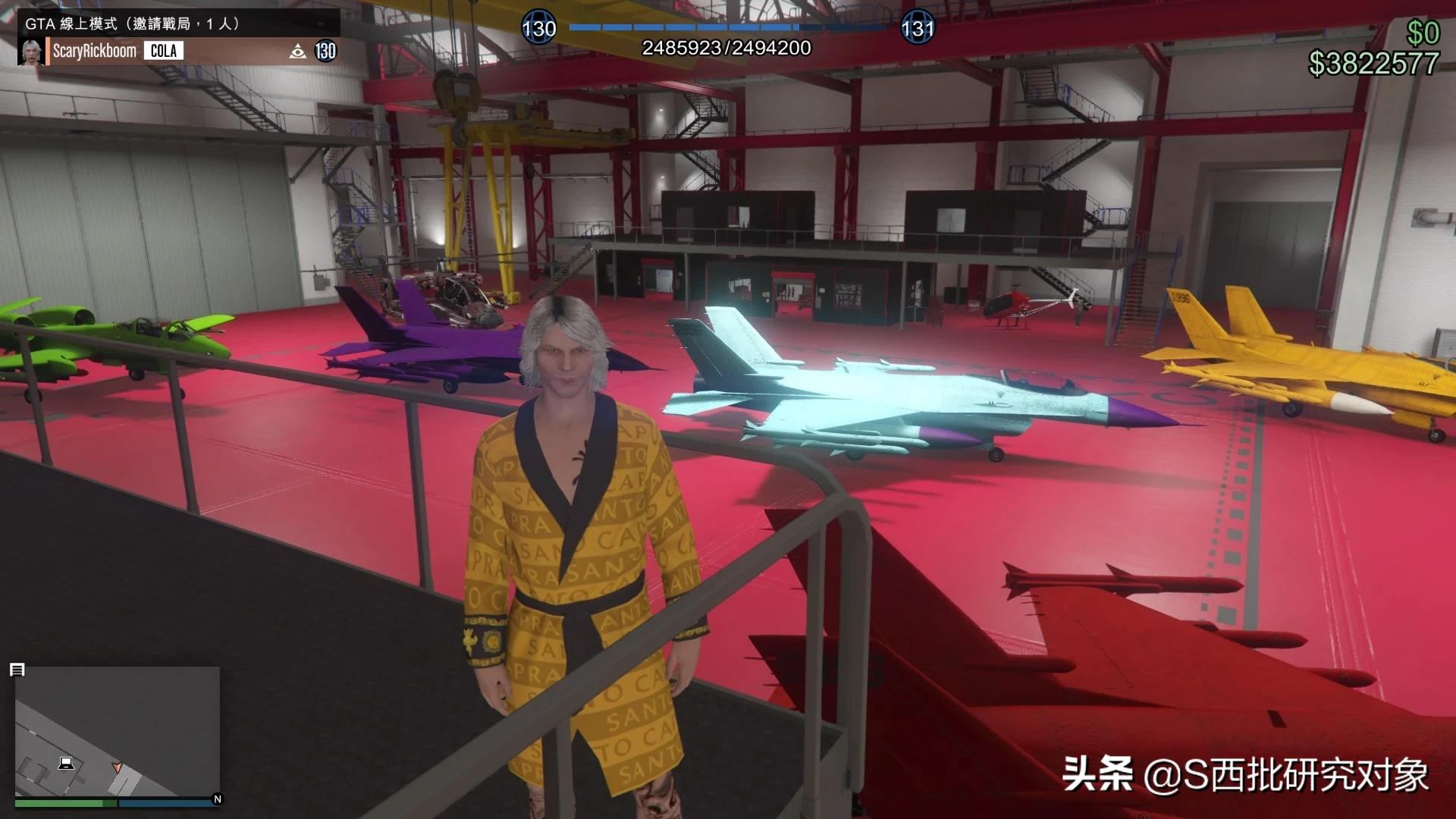The image size is (1456, 819).
Task: Expand the ScaryRickboom player info card
Action: (x=174, y=51)
